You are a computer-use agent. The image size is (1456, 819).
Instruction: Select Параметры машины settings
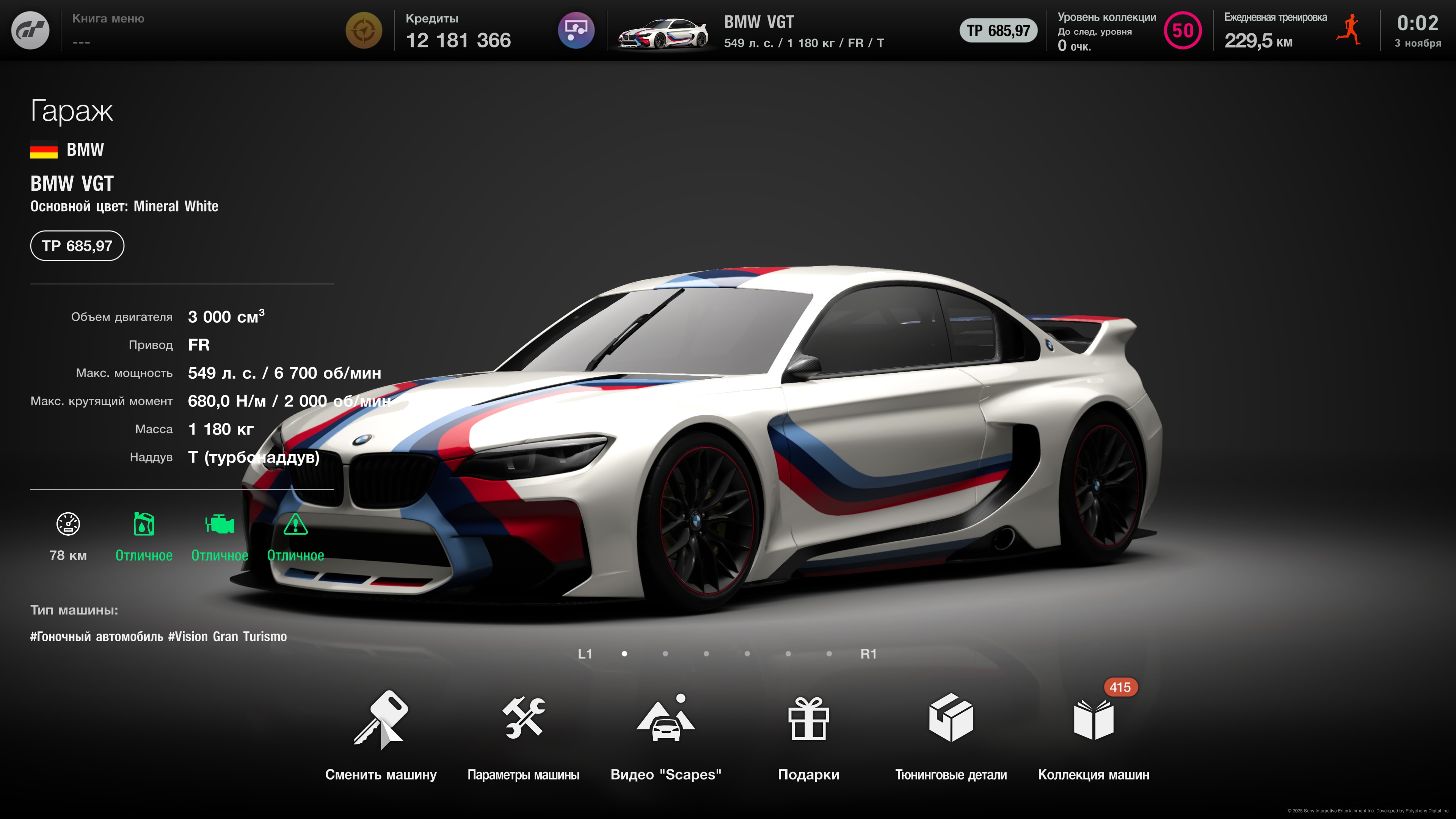point(523,720)
